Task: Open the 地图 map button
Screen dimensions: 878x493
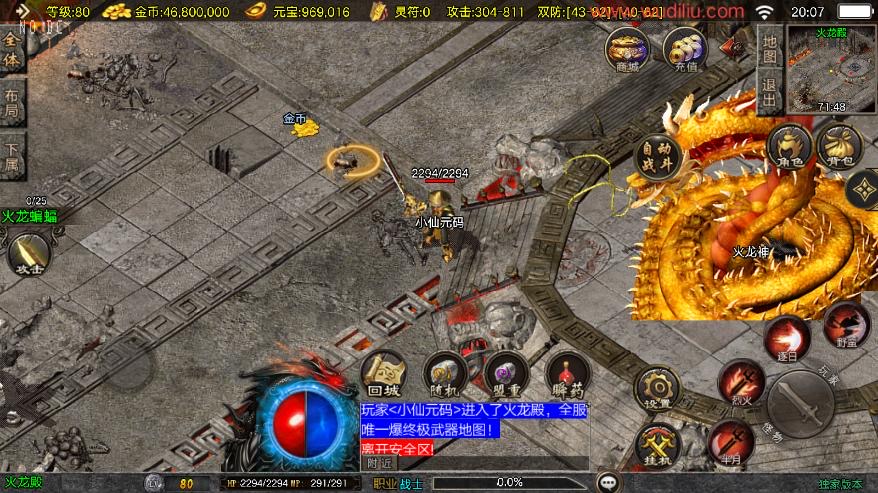Action: [769, 50]
